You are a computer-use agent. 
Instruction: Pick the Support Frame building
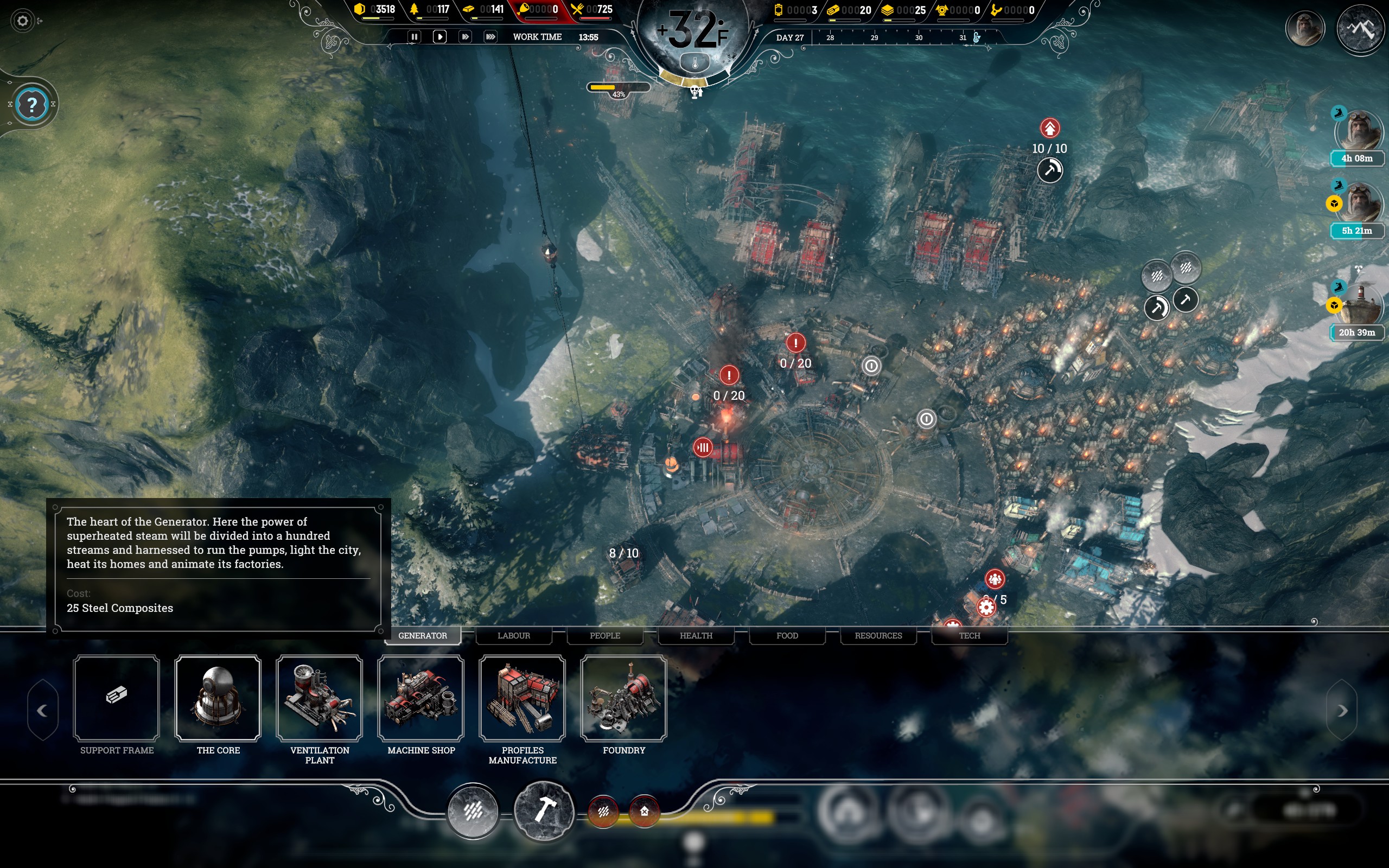(x=117, y=698)
